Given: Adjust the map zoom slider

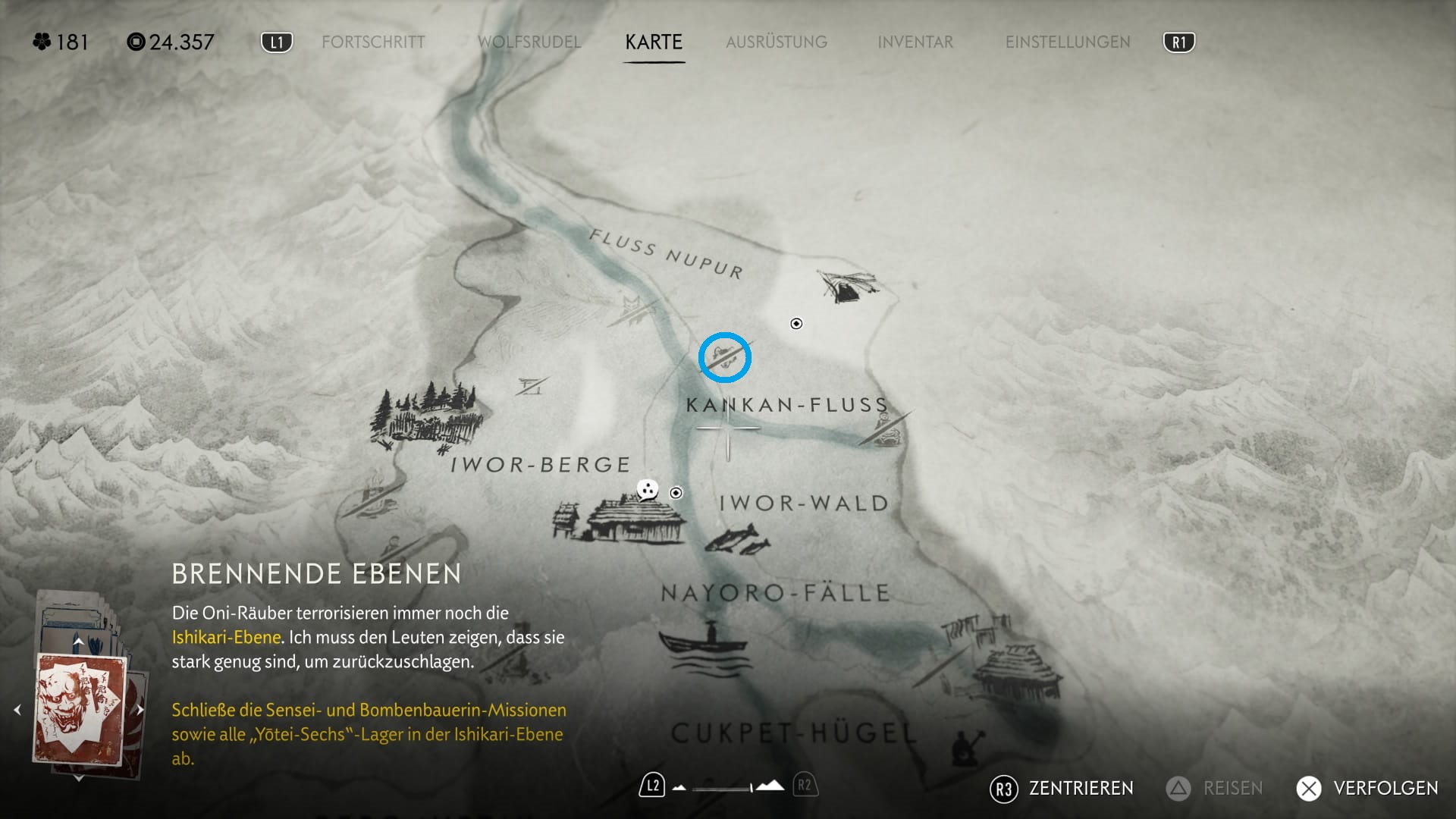Looking at the screenshot, I should coord(727,787).
